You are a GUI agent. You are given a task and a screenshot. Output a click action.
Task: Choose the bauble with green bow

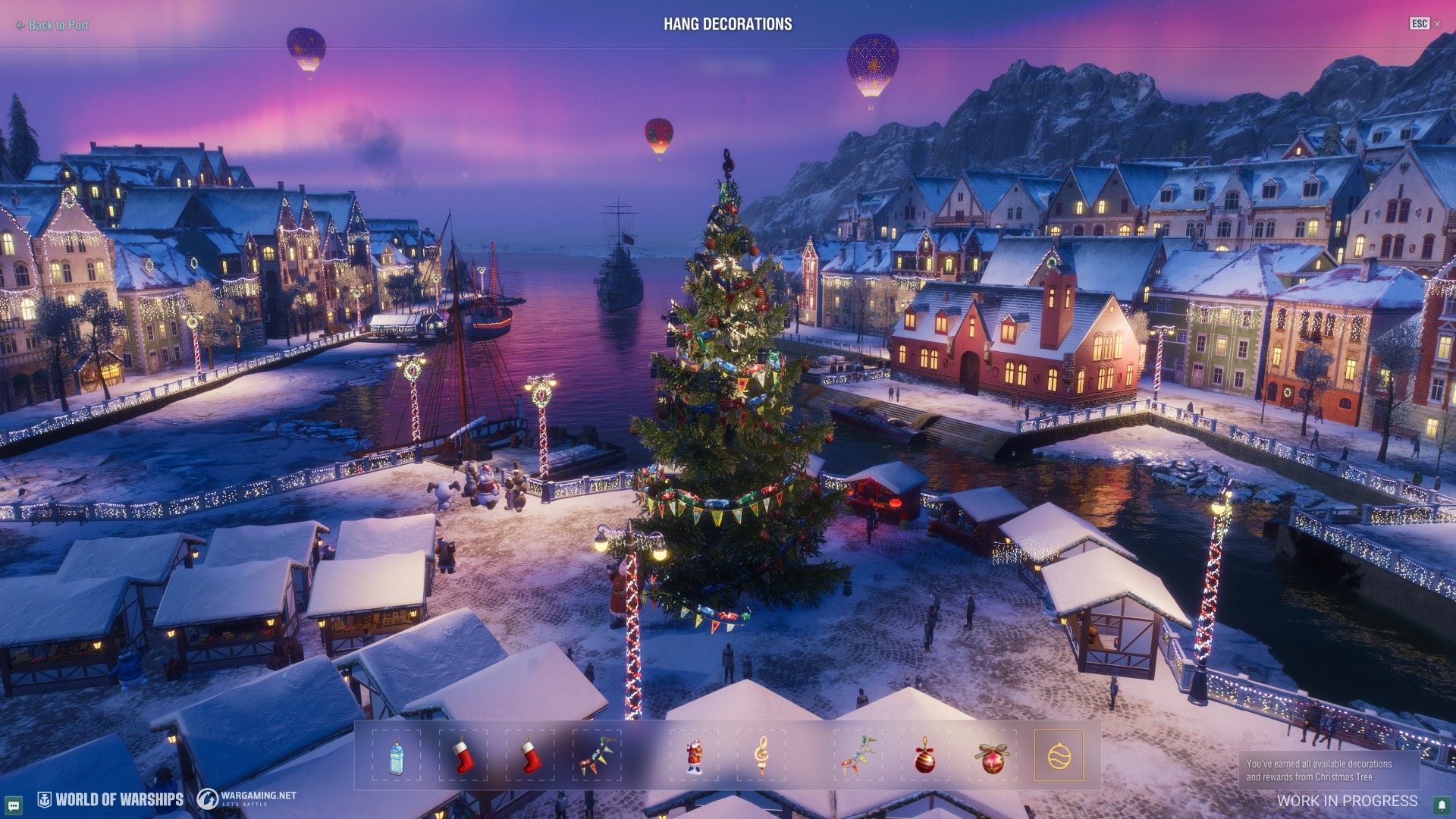[992, 756]
